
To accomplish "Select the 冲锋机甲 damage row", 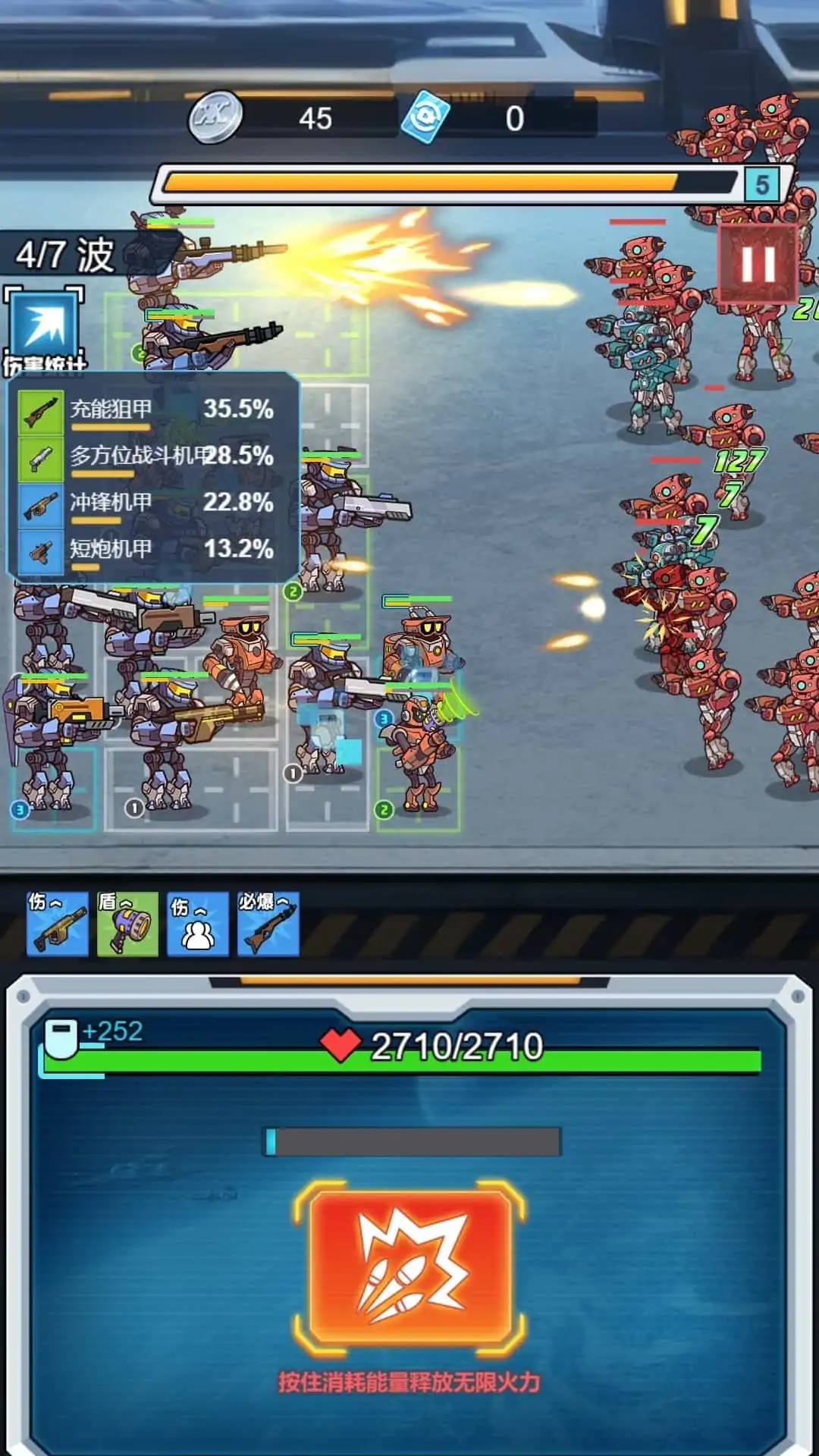I will point(152,504).
